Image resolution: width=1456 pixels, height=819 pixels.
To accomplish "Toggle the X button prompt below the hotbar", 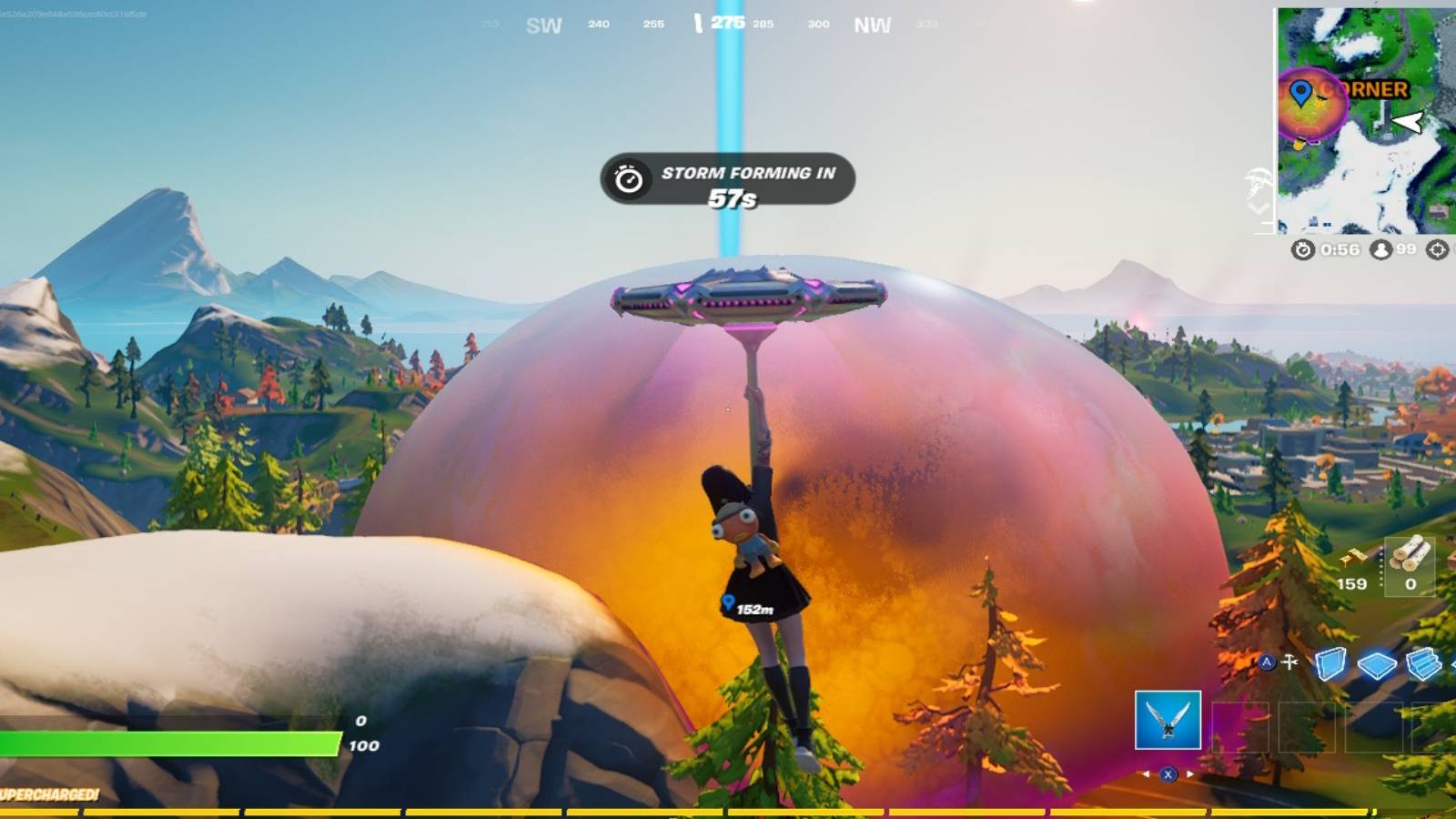I will [1168, 773].
